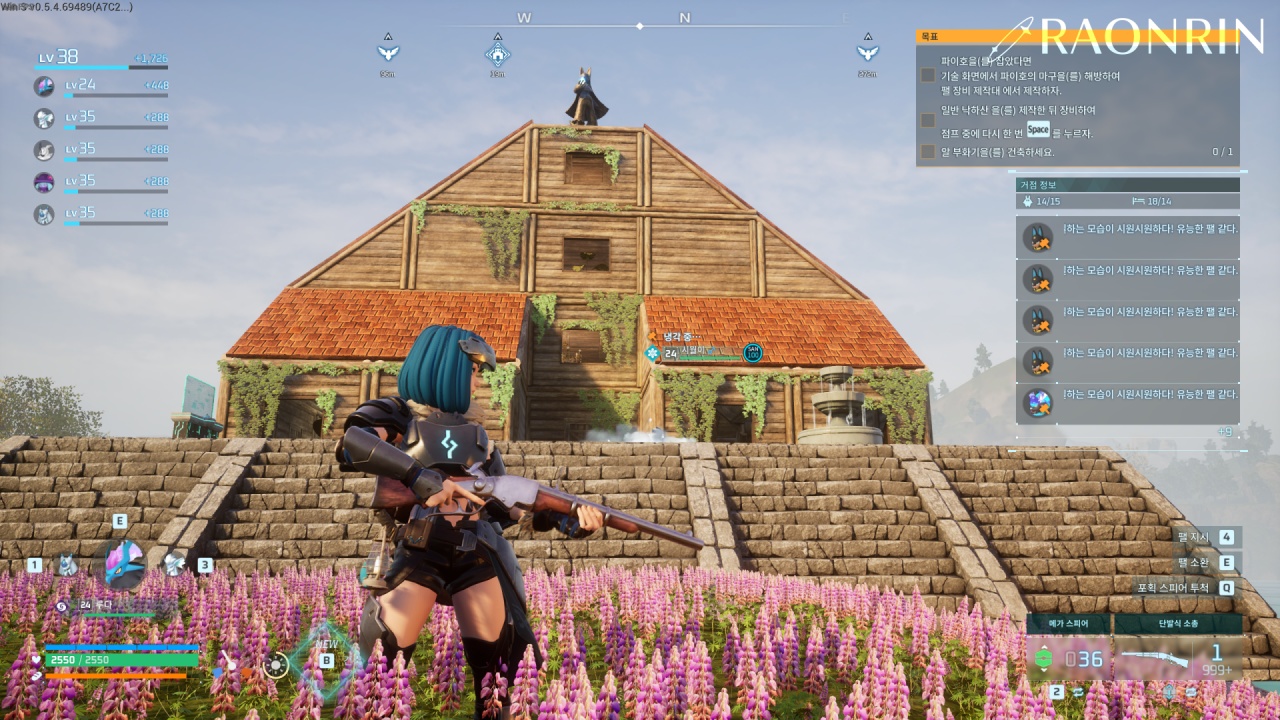Open the objectives (목표) panel header
1280x720 pixels.
[1077, 36]
